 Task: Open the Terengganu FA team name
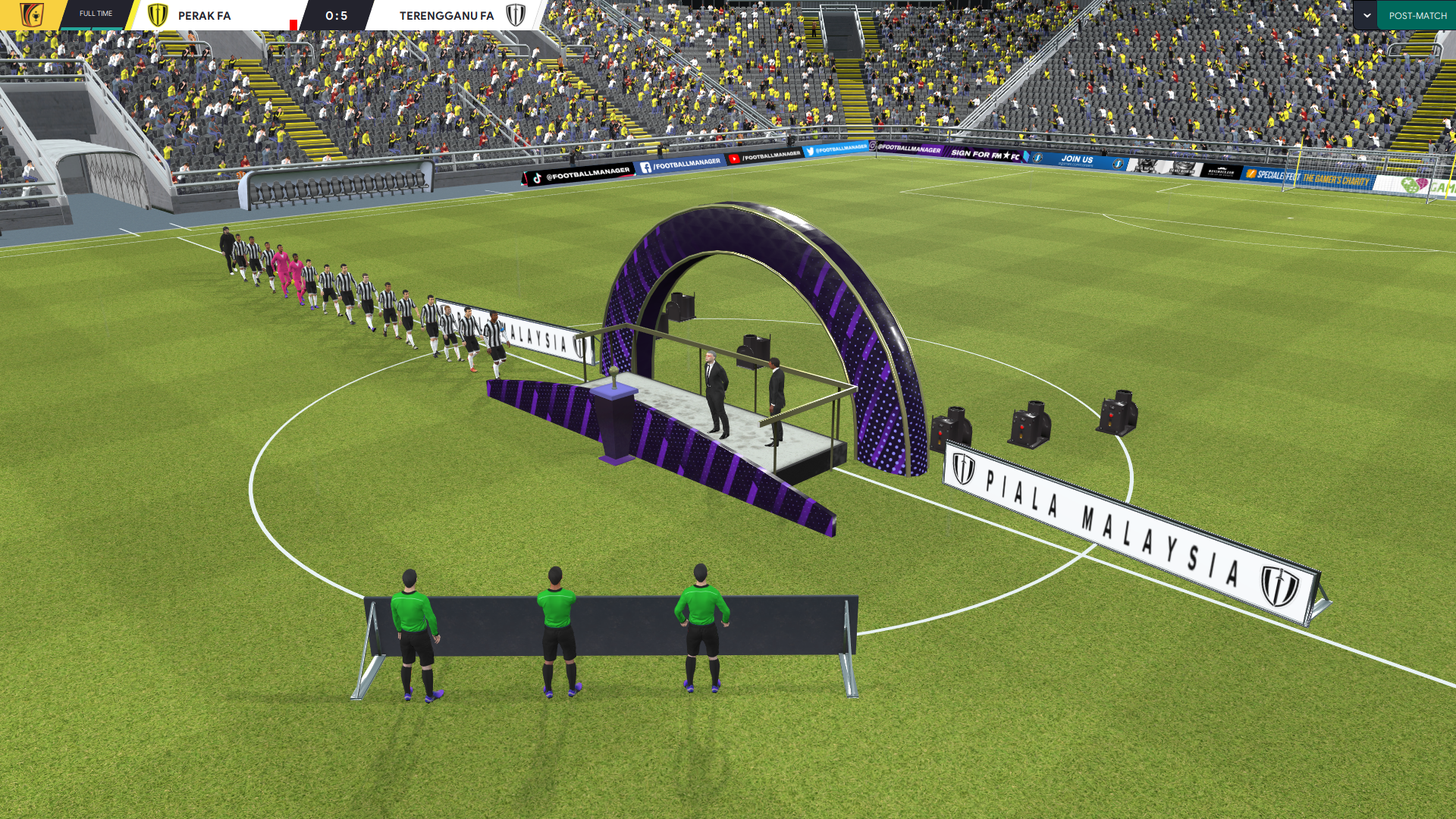click(446, 15)
